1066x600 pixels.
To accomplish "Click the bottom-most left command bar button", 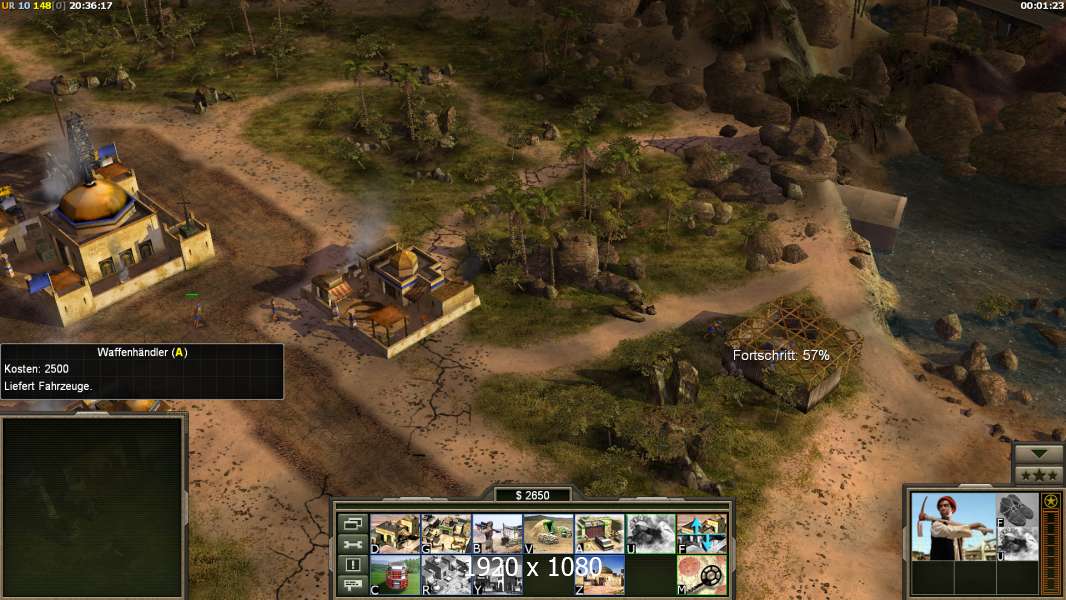I will 352,586.
